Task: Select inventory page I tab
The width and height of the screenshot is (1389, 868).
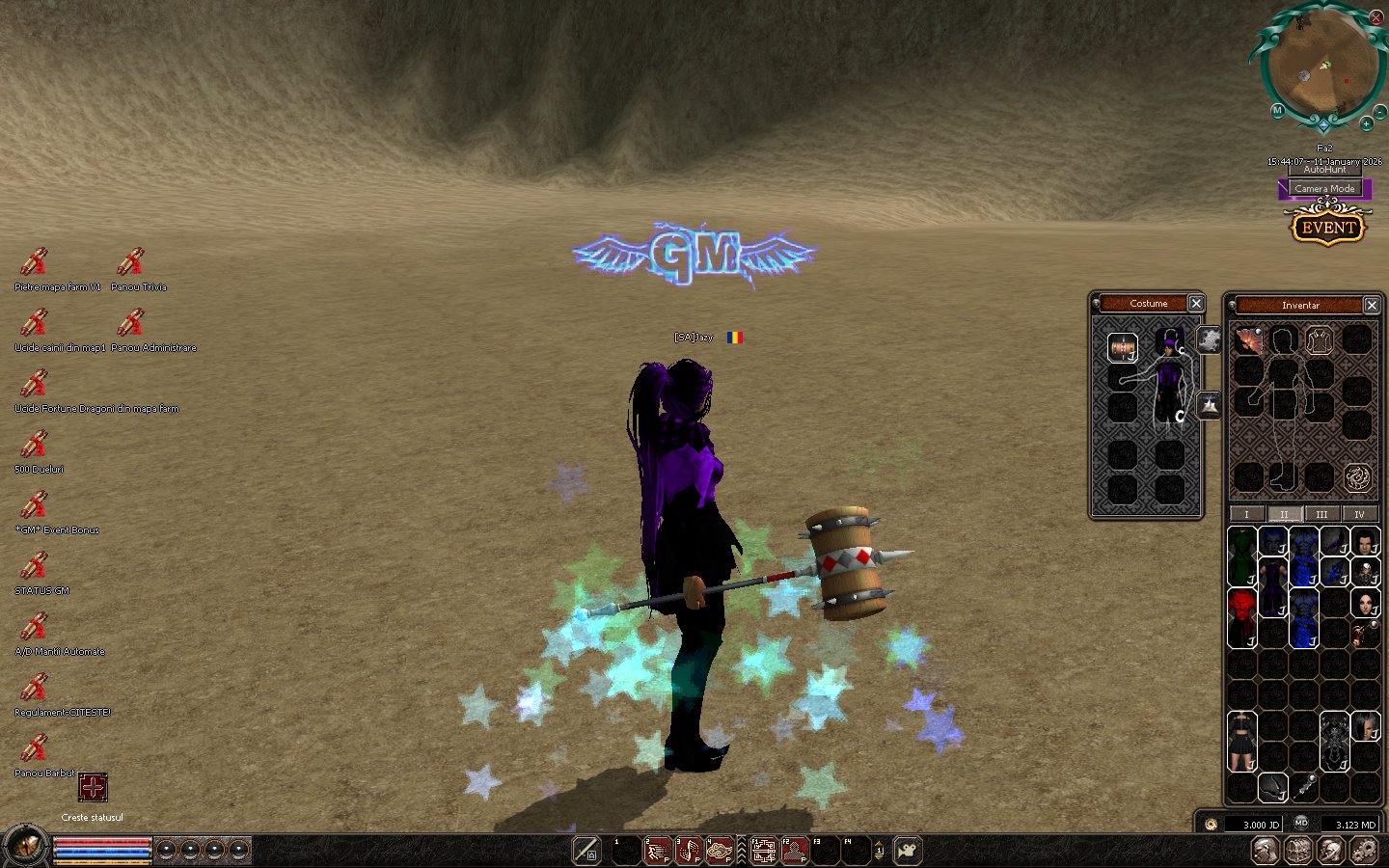Action: pyautogui.click(x=1246, y=514)
